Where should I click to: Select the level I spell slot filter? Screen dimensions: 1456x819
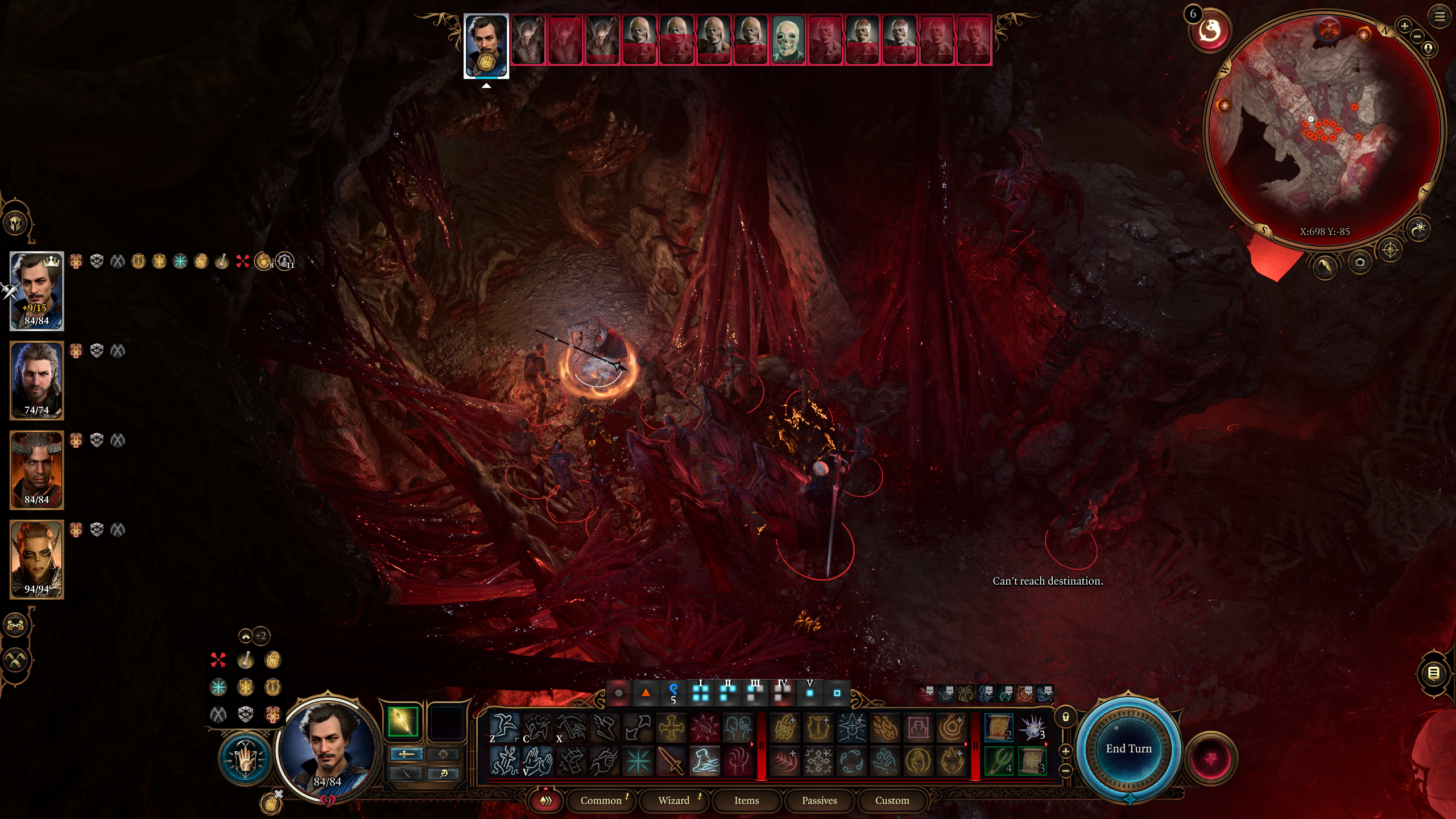click(701, 692)
